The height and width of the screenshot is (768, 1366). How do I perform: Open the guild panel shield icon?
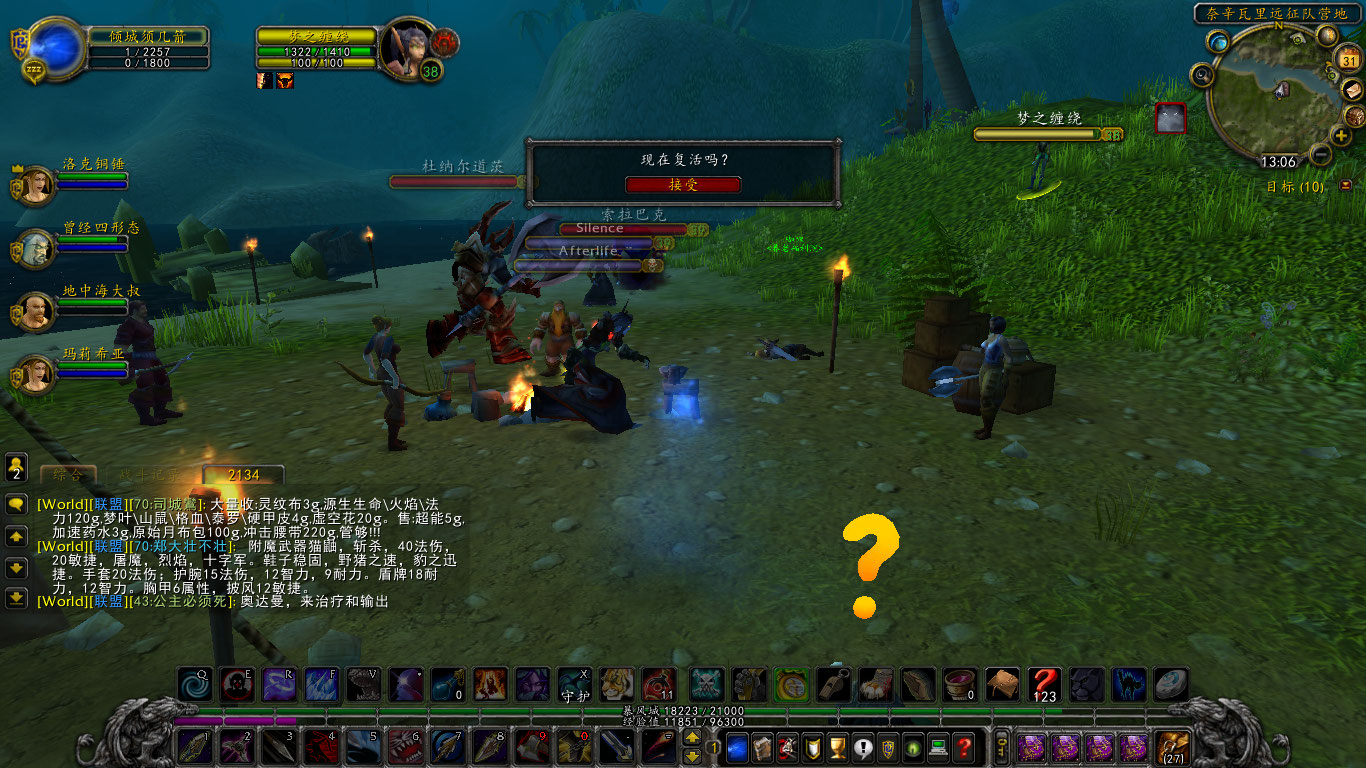point(886,750)
